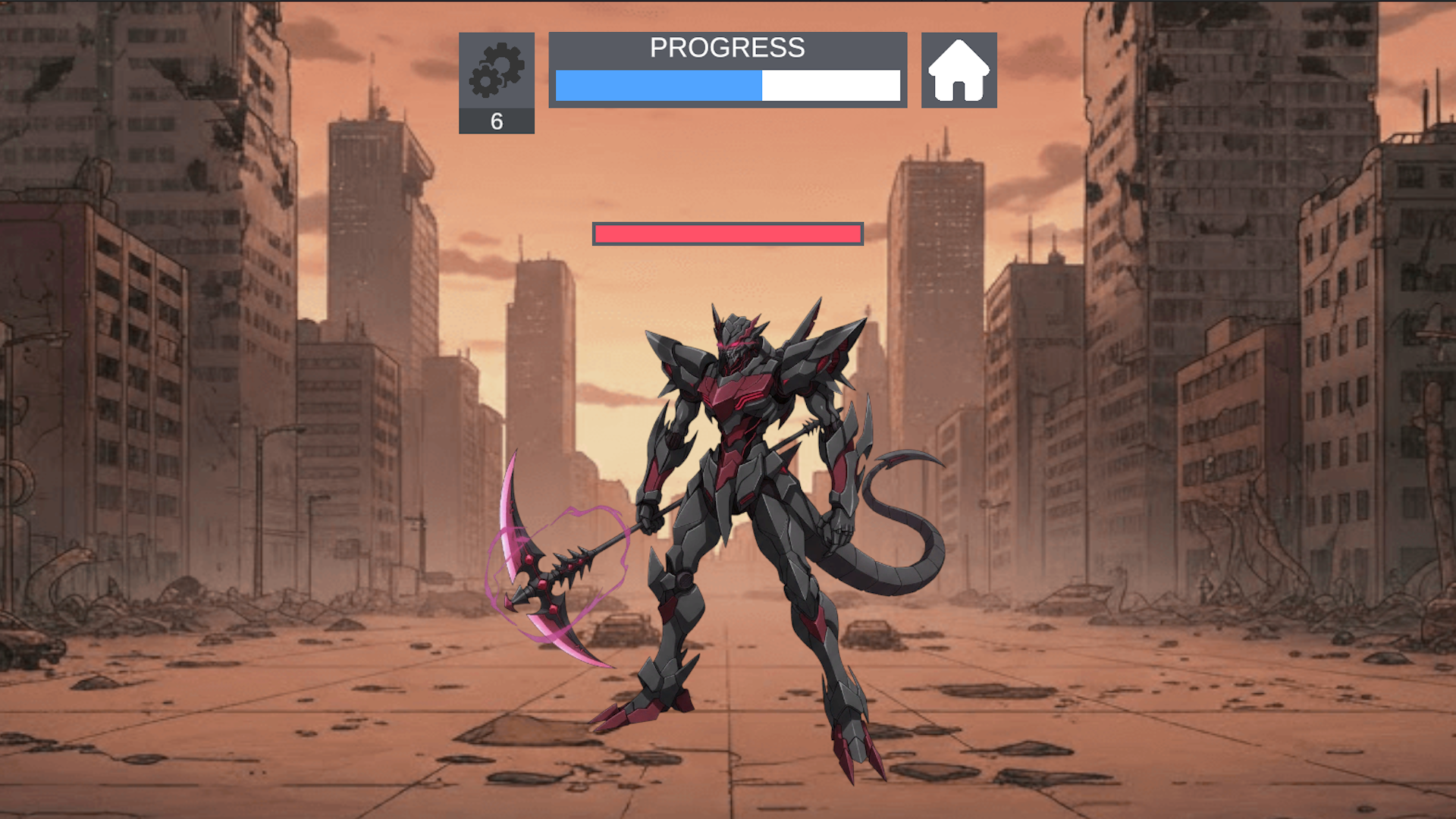Open the settings gears icon
1456x819 pixels.
[497, 72]
